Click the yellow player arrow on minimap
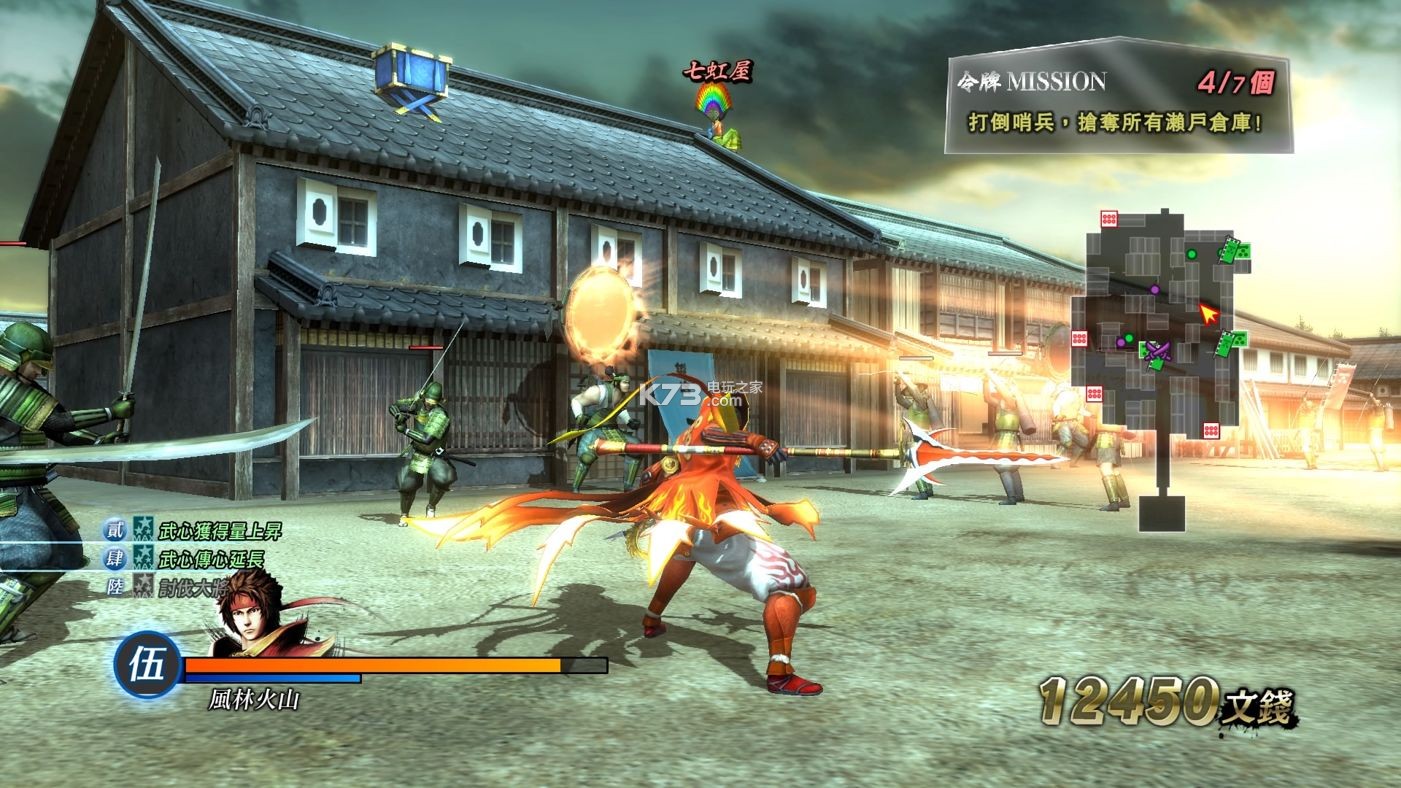 (1209, 314)
